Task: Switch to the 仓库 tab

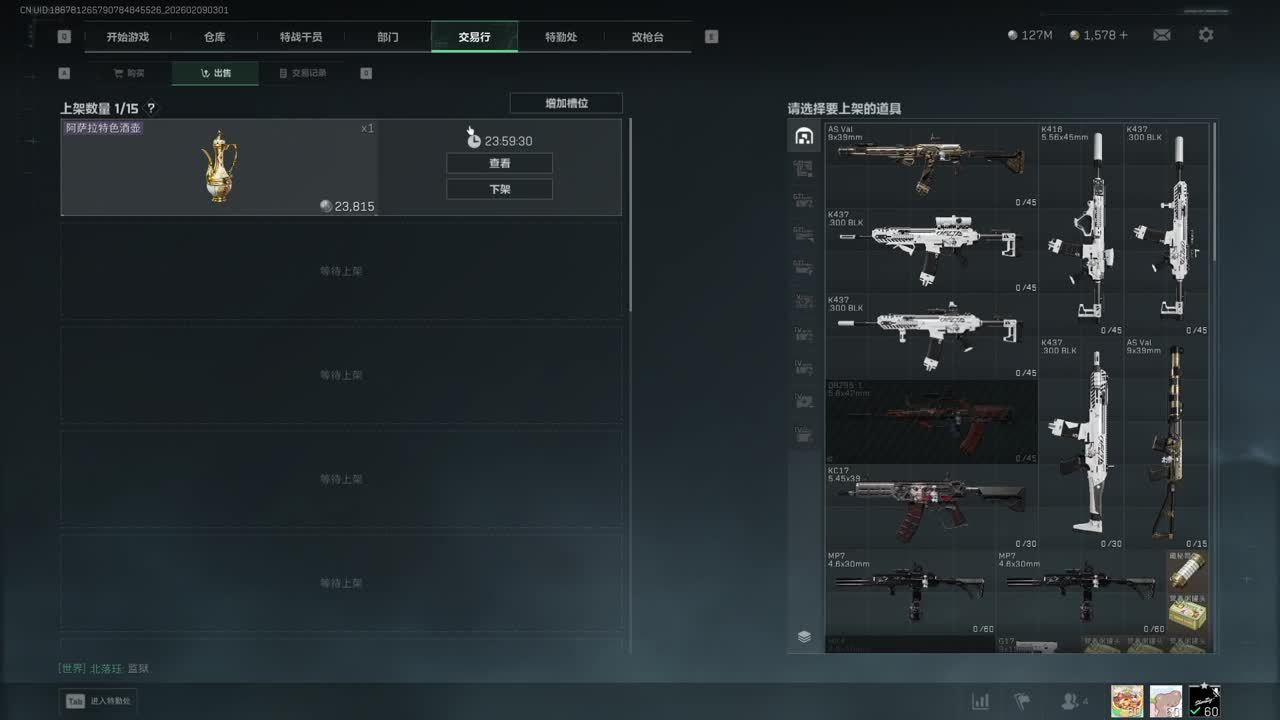Action: point(214,37)
